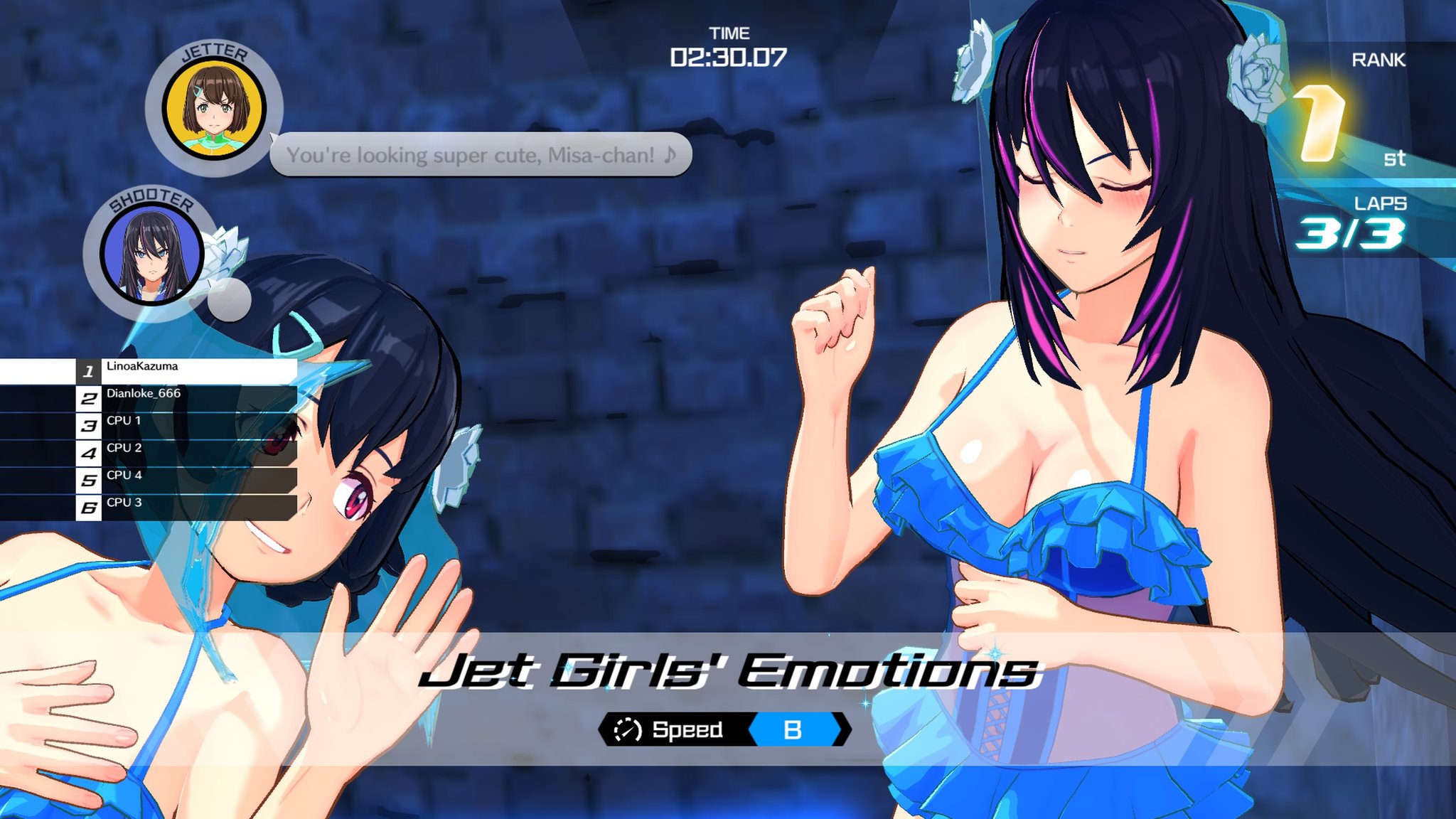The image size is (1456, 819).
Task: Pick the CPU 4 ranking row
Action: [x=186, y=480]
